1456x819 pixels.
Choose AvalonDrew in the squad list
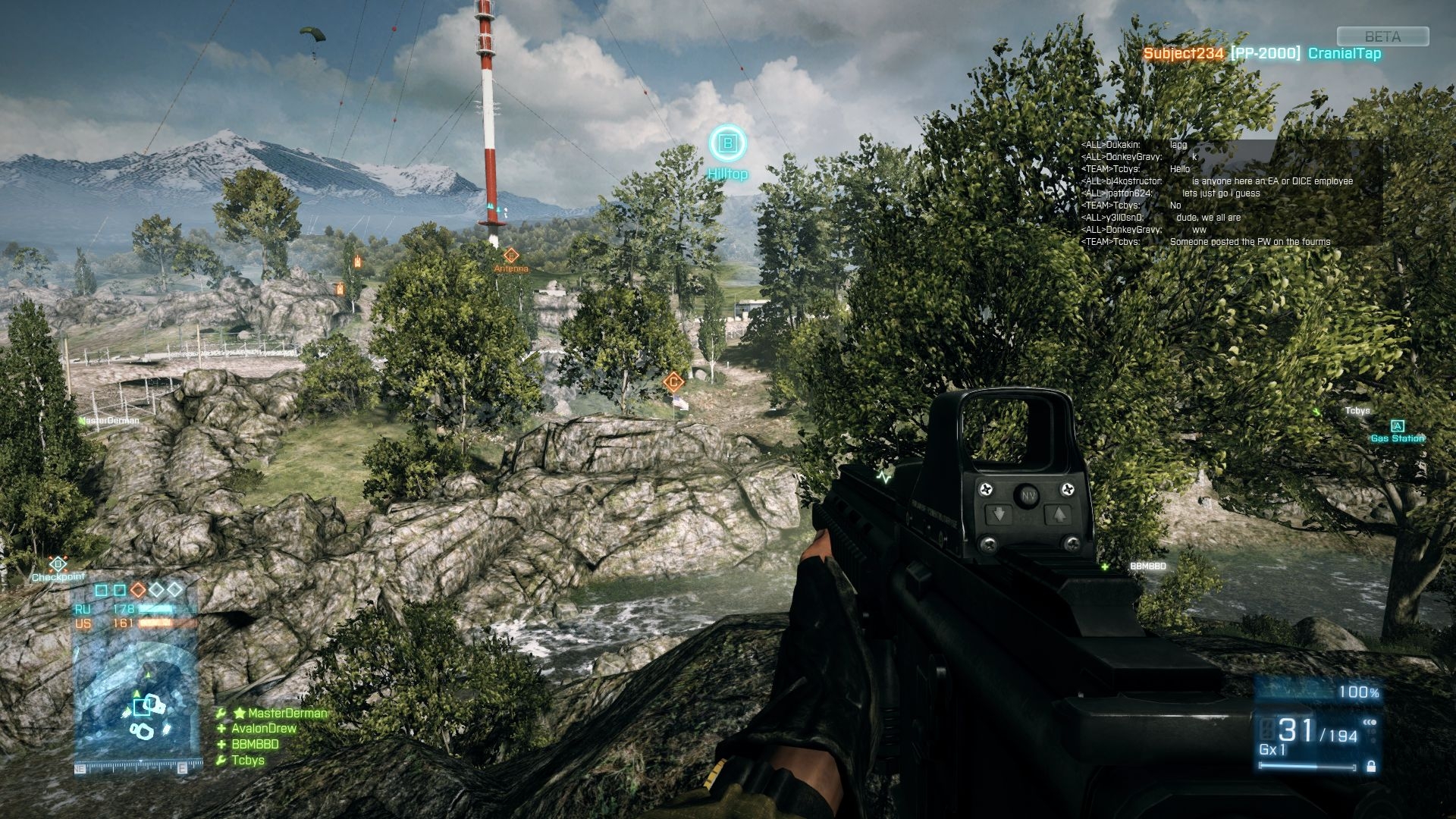(x=263, y=728)
